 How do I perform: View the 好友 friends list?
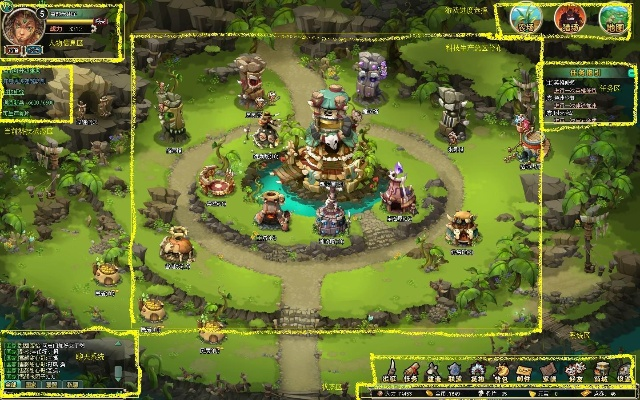[575, 371]
